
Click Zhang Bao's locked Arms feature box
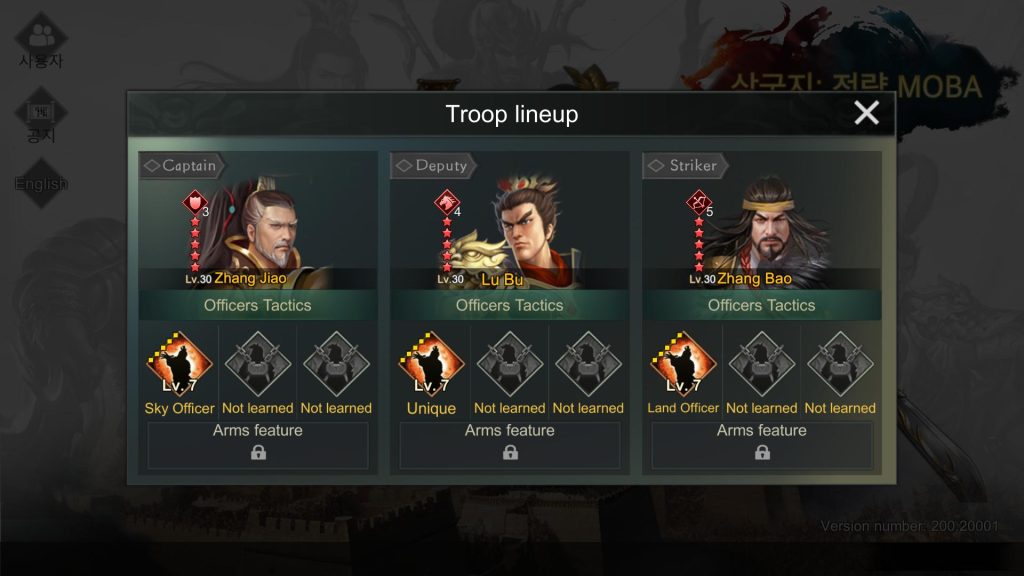762,445
